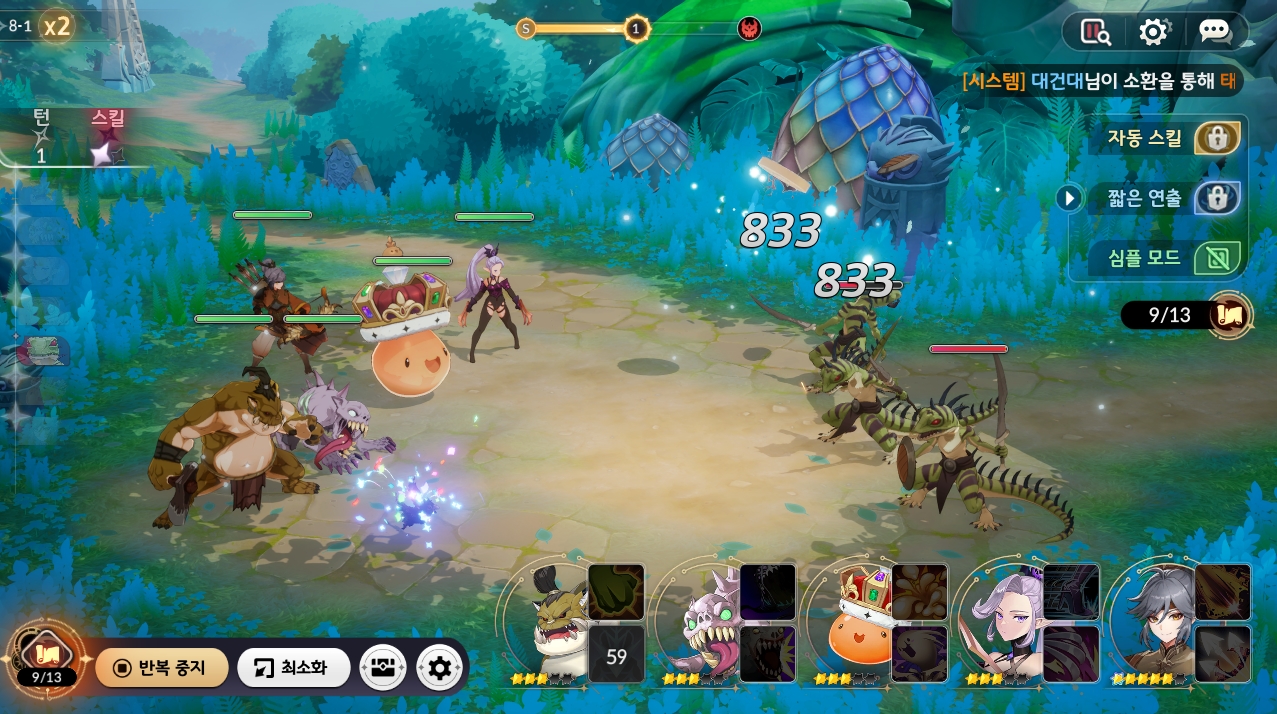This screenshot has width=1277, height=714.
Task: Open the chat speech bubble icon
Action: point(1214,32)
